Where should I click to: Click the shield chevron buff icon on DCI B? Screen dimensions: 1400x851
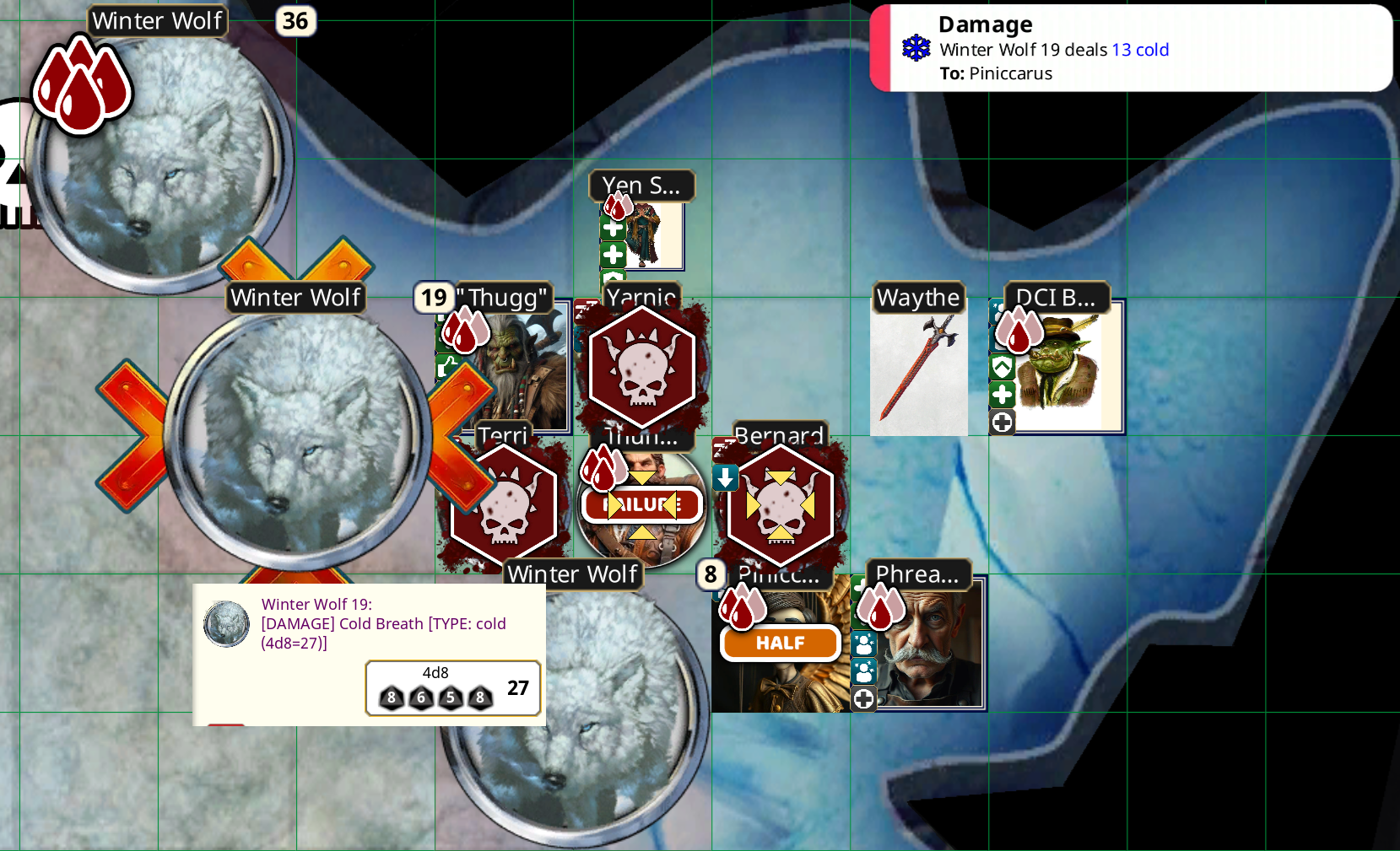point(1002,366)
